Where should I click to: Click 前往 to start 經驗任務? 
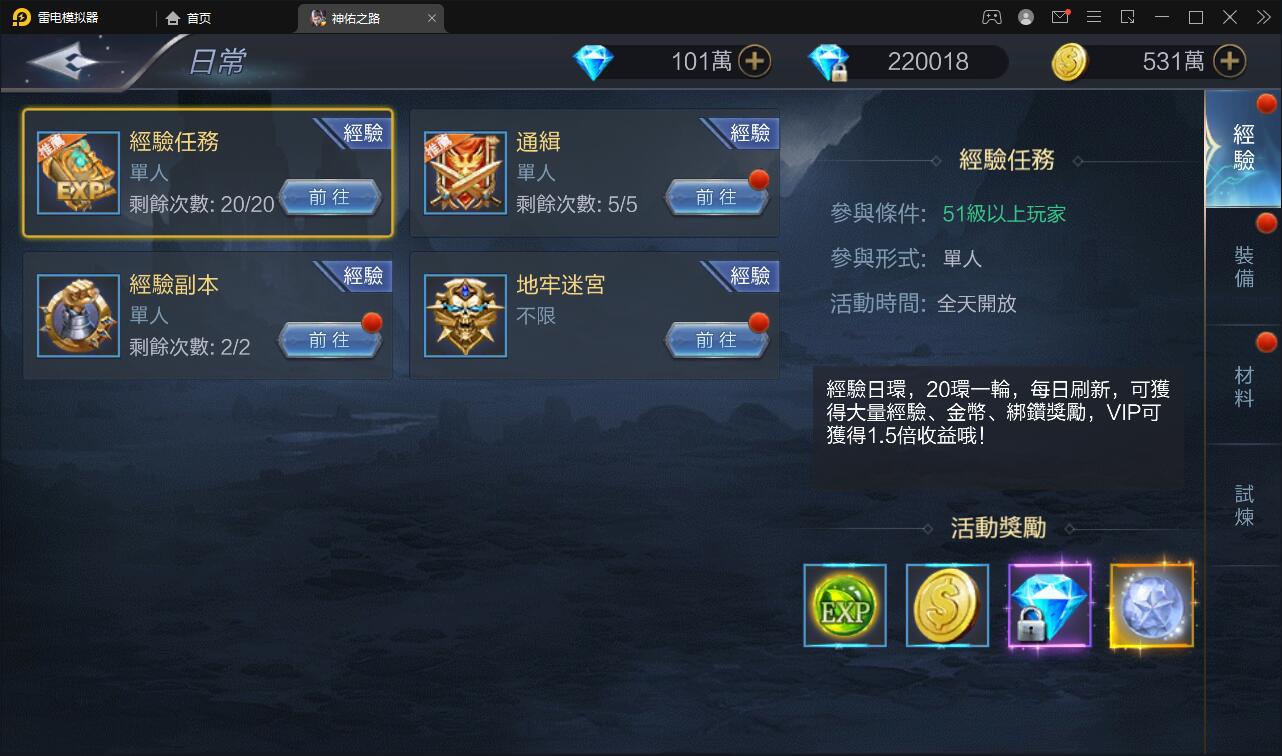pos(332,197)
